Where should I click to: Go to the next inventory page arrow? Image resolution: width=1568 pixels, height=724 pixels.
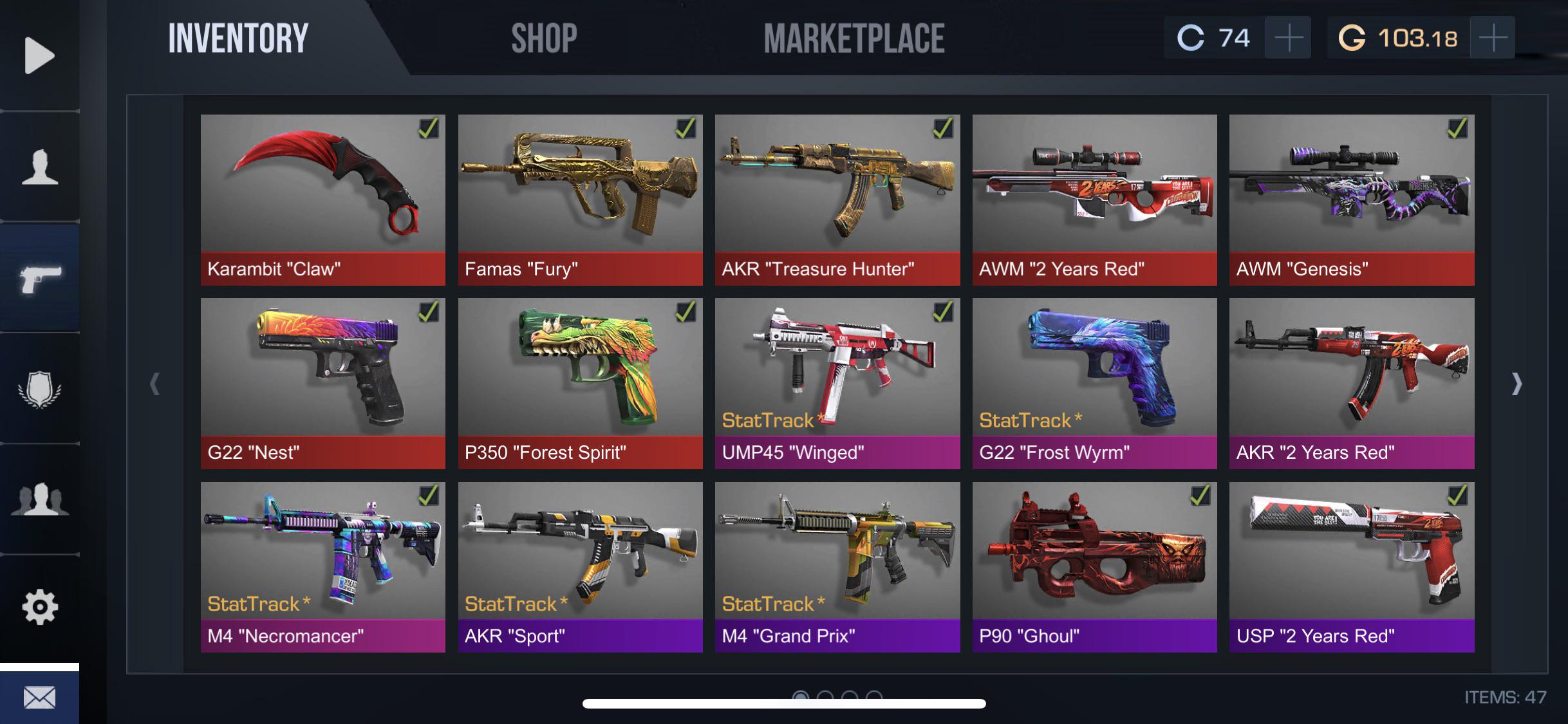[1517, 384]
